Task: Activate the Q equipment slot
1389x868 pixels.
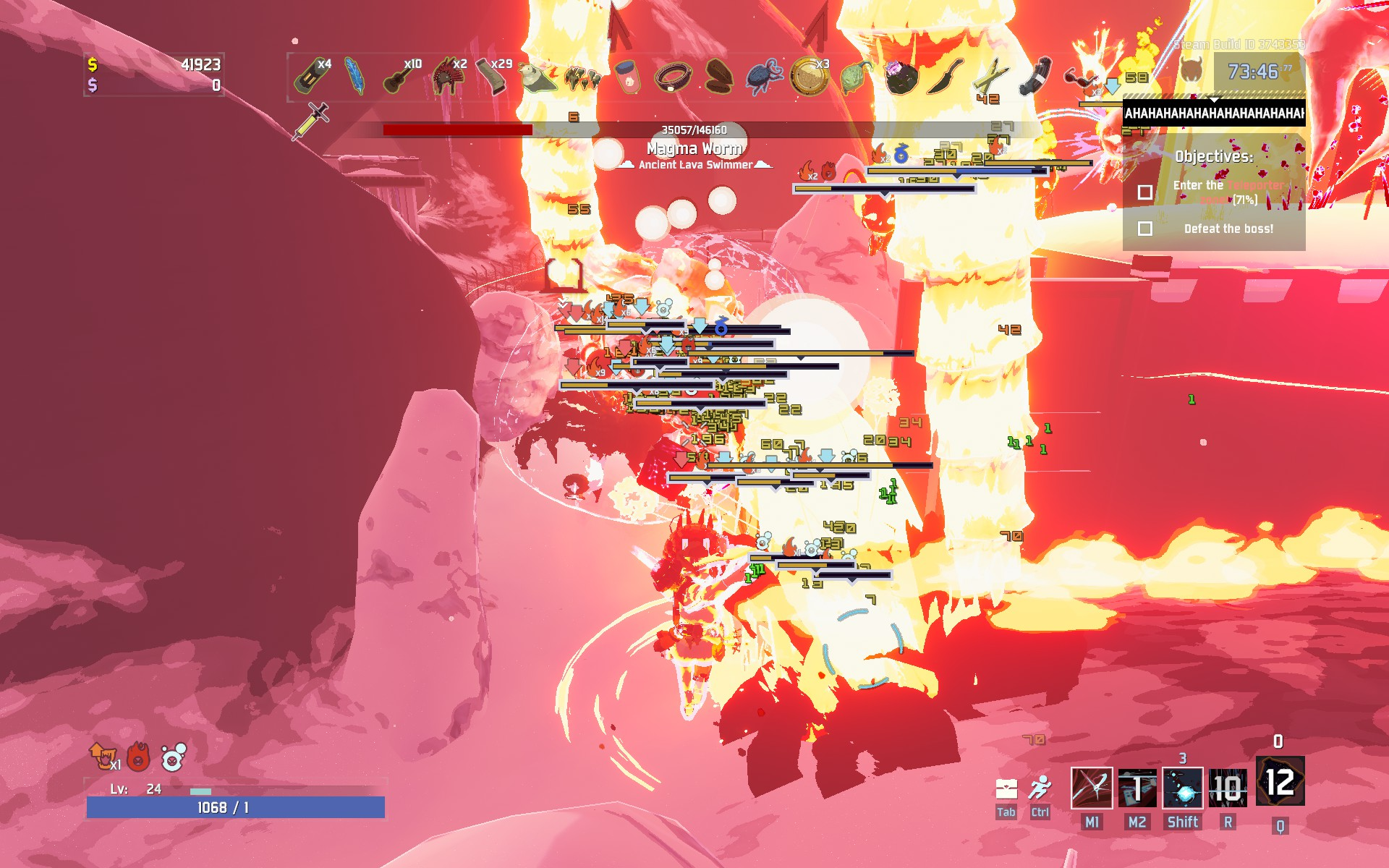Action: tap(1280, 782)
